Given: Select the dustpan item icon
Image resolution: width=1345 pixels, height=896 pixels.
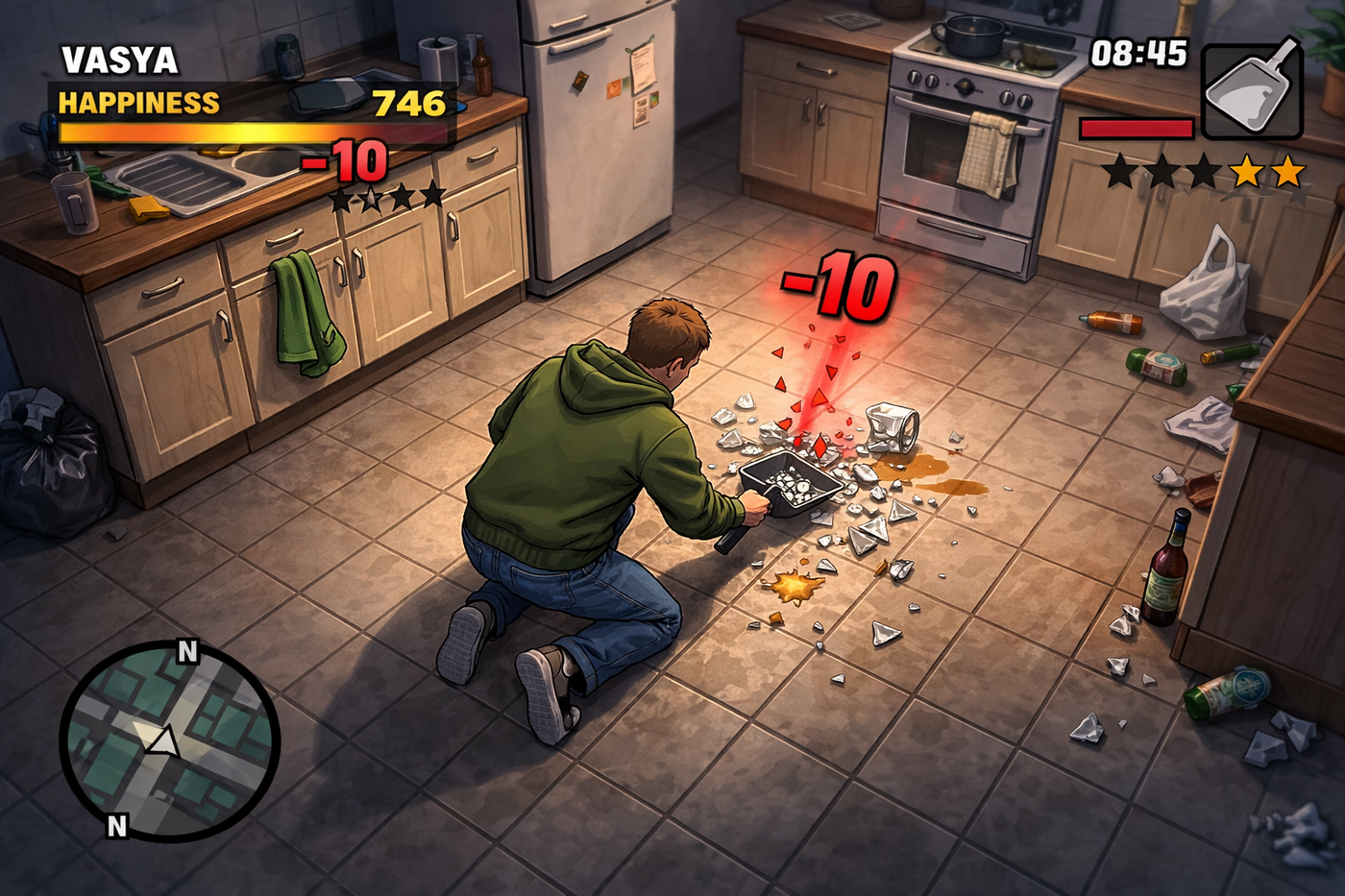Looking at the screenshot, I should coord(1252,91).
